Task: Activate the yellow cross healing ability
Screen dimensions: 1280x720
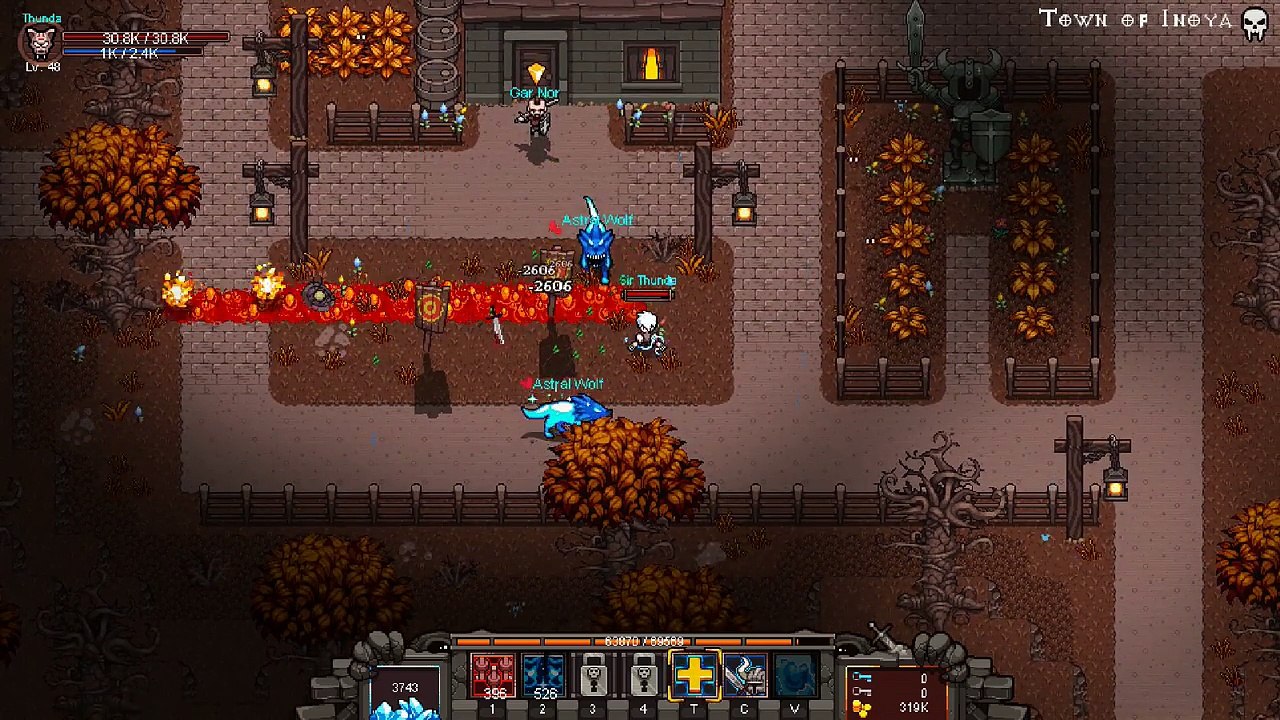Action: (694, 676)
